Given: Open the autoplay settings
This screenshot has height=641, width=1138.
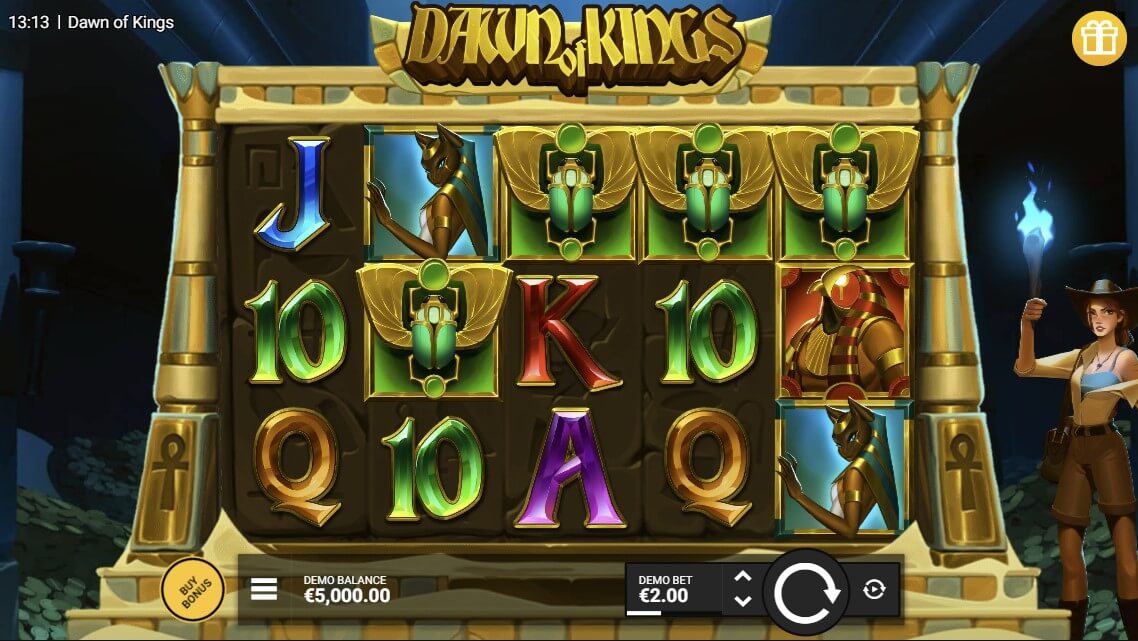Looking at the screenshot, I should click(873, 590).
